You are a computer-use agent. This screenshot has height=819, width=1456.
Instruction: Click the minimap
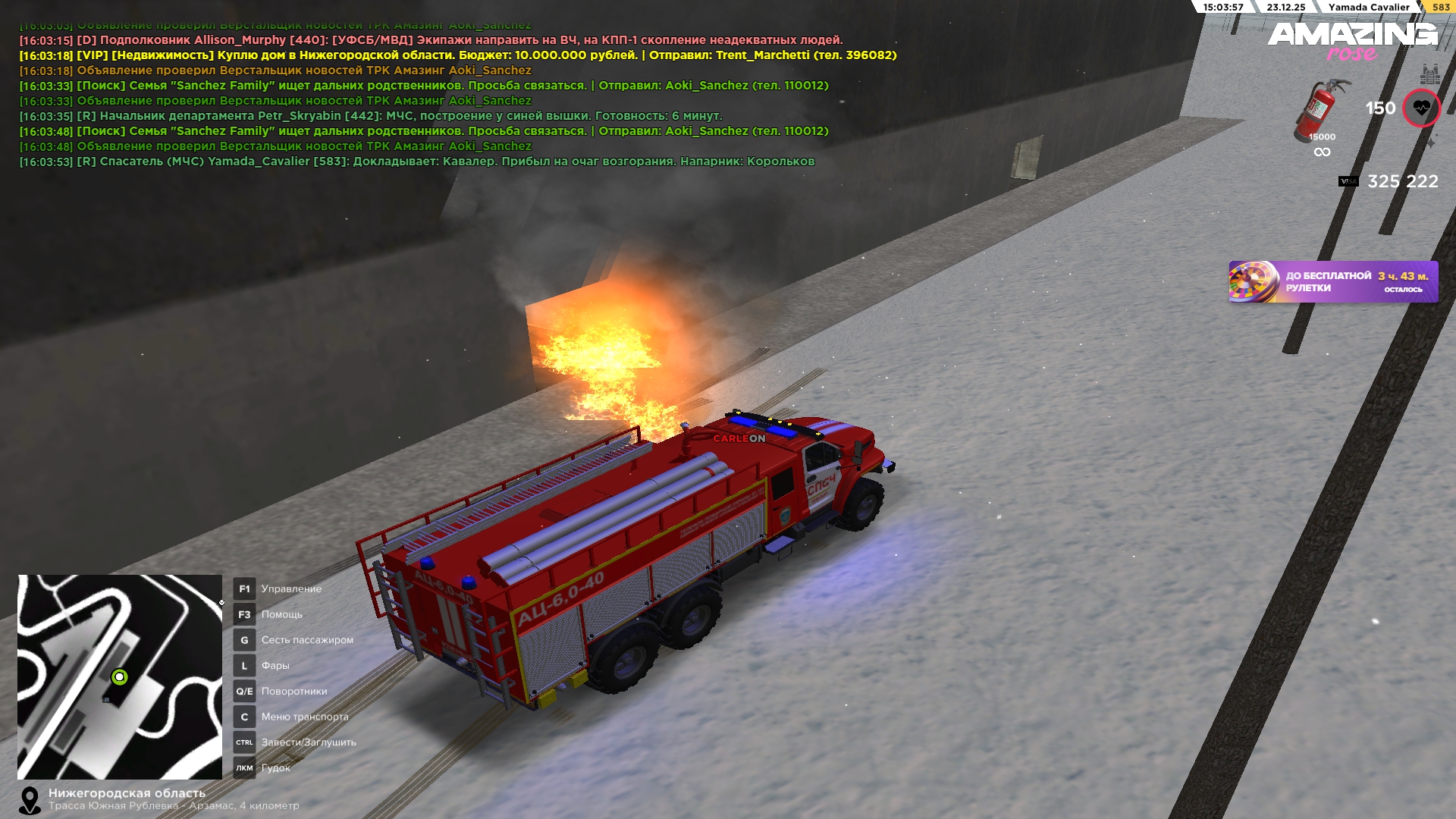coord(120,676)
